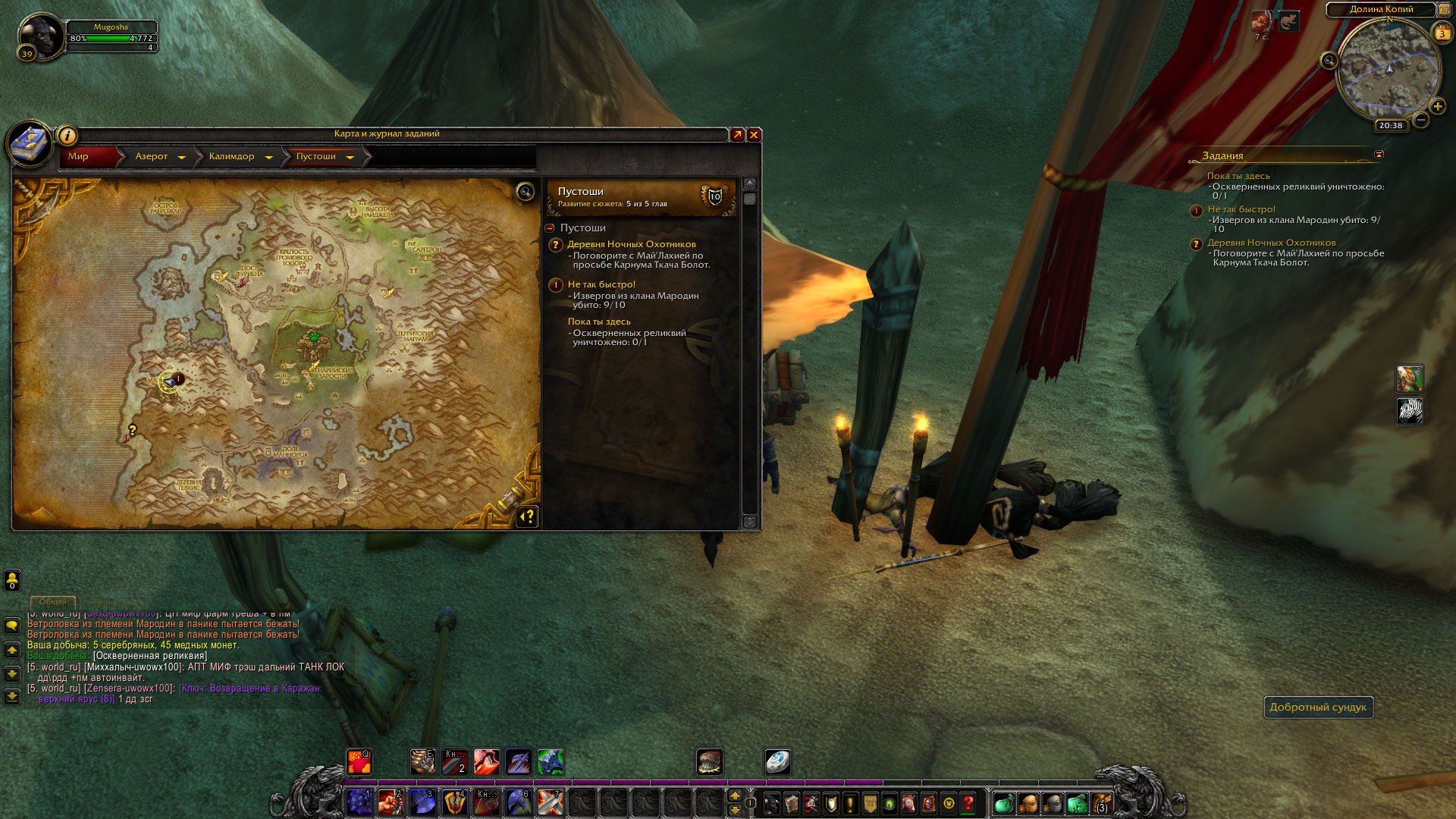
Task: Open the red question mark help button
Action: point(968,803)
